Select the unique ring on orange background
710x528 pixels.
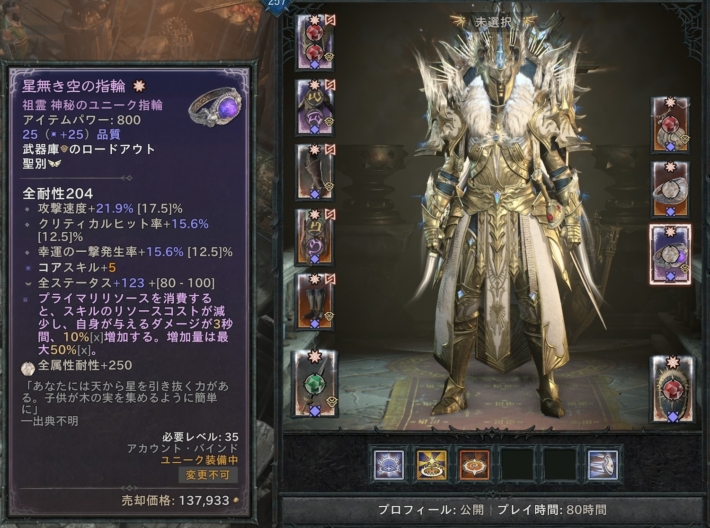(x=670, y=189)
